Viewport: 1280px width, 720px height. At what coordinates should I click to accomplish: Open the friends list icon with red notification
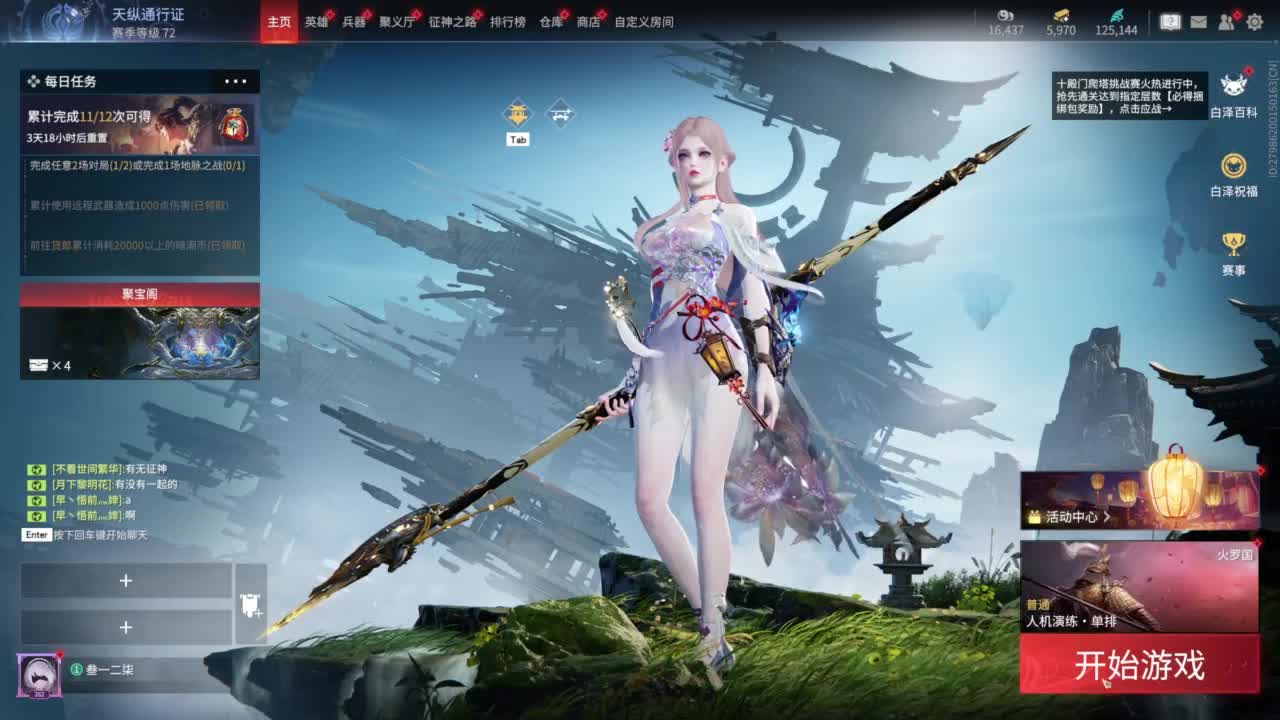pos(1226,22)
